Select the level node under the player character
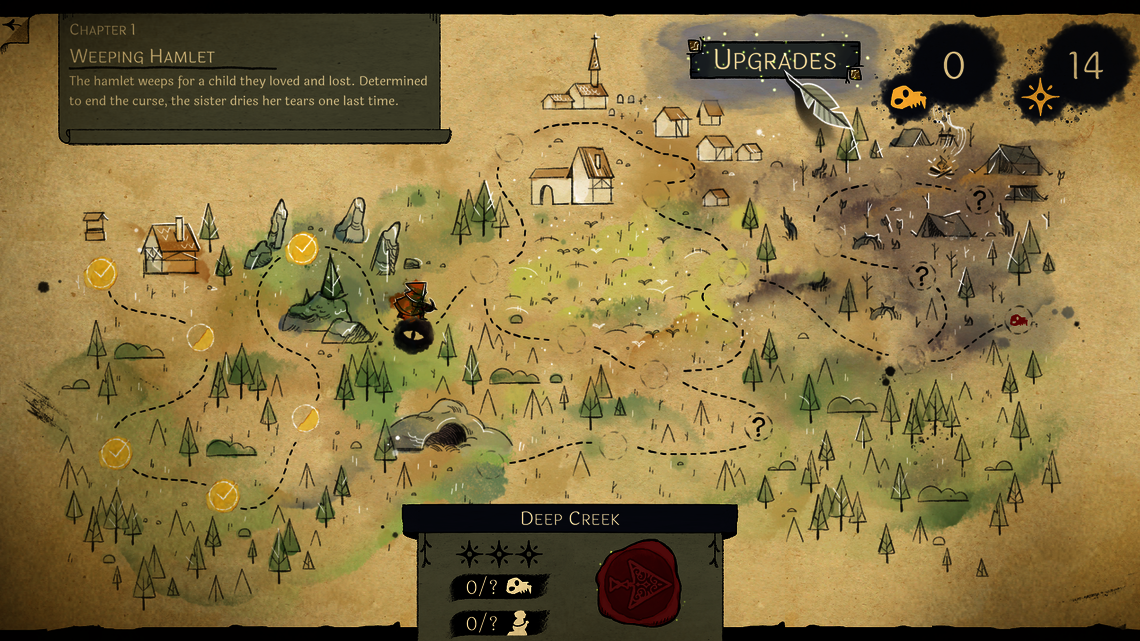This screenshot has height=641, width=1140. (x=412, y=335)
